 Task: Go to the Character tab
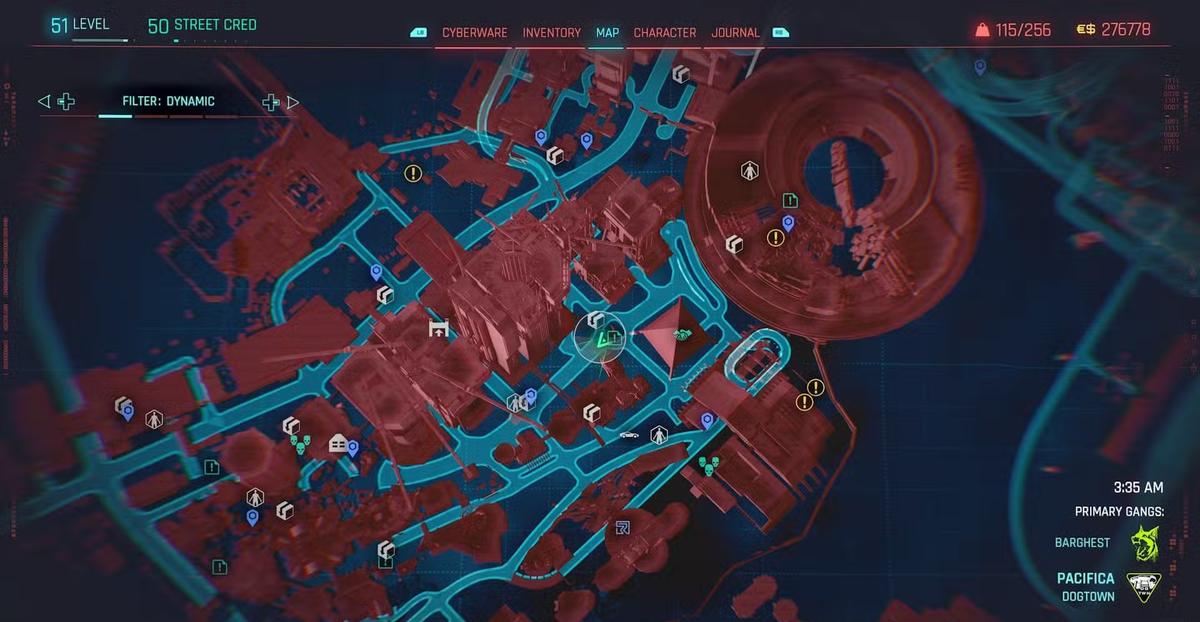(665, 33)
